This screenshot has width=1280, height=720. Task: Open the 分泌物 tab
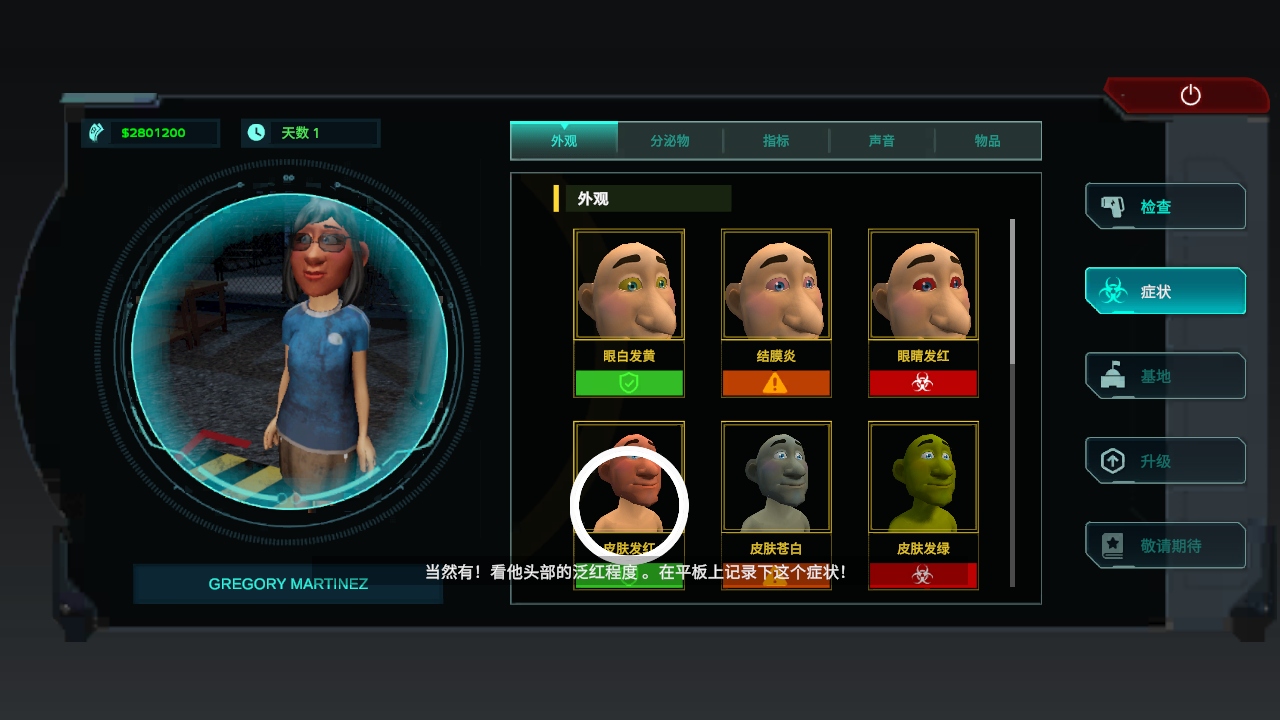point(670,141)
